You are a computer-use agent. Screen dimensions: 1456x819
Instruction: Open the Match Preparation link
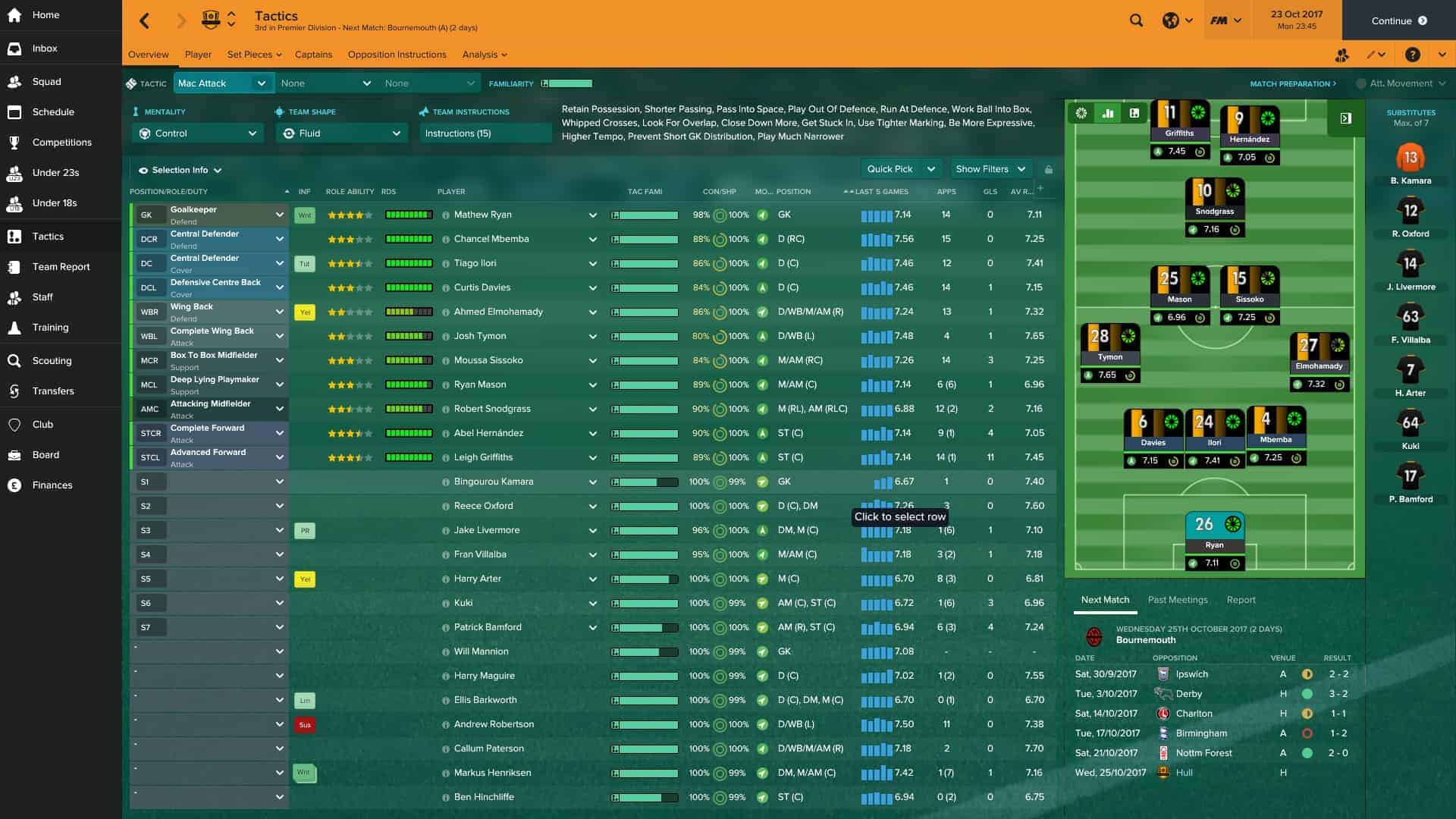pyautogui.click(x=1292, y=83)
